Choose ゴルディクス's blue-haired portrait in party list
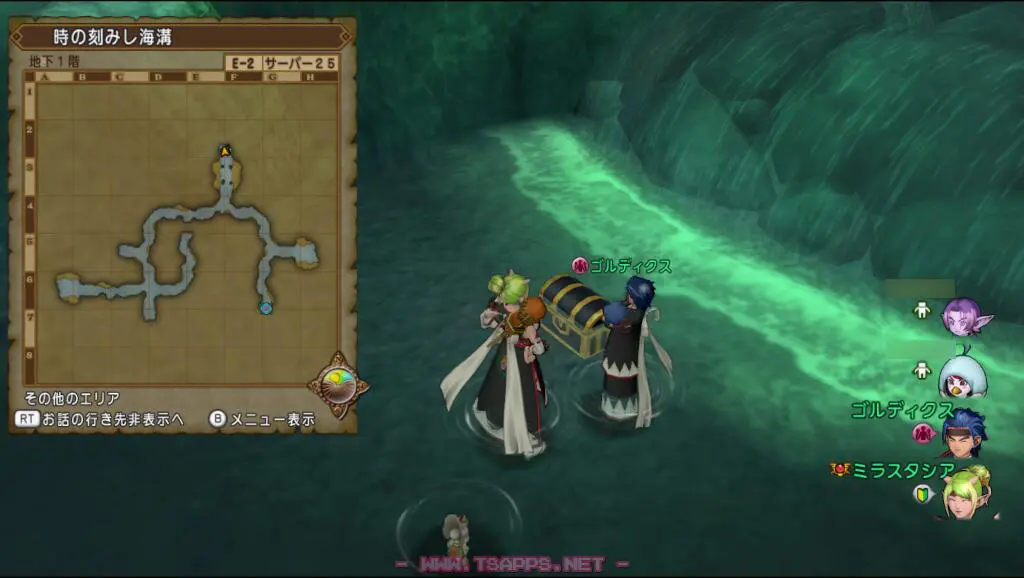 [x=963, y=430]
